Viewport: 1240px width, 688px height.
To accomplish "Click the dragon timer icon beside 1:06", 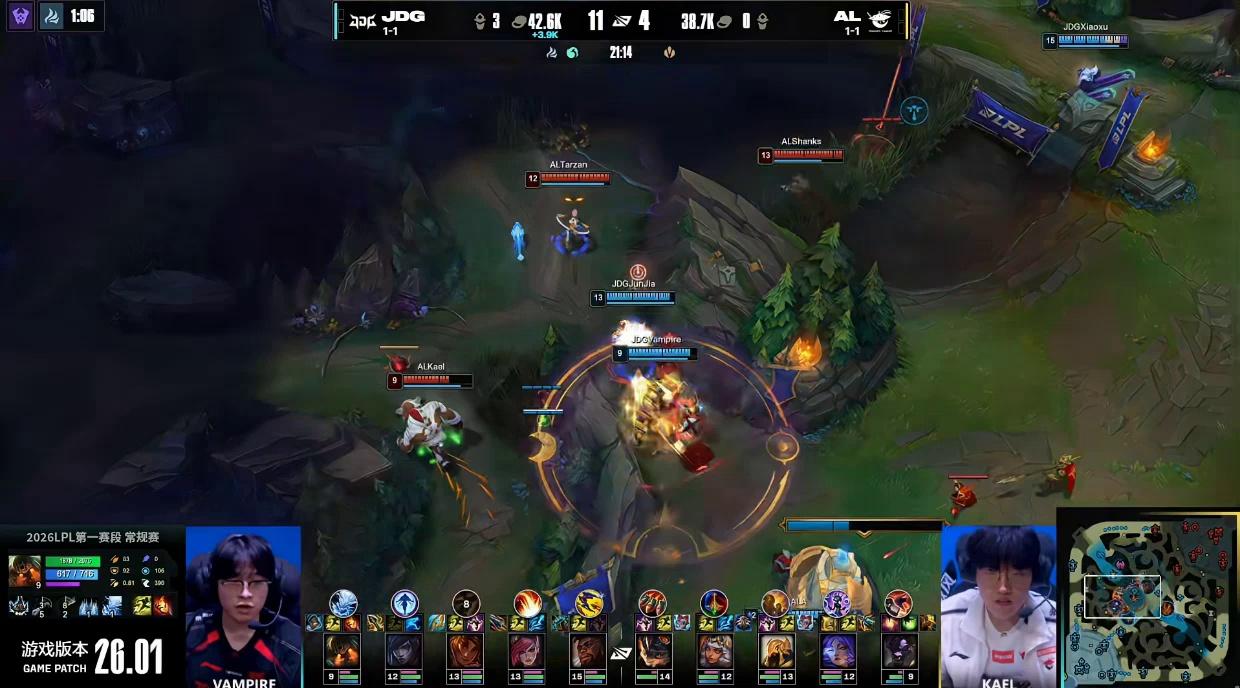I will (x=53, y=16).
